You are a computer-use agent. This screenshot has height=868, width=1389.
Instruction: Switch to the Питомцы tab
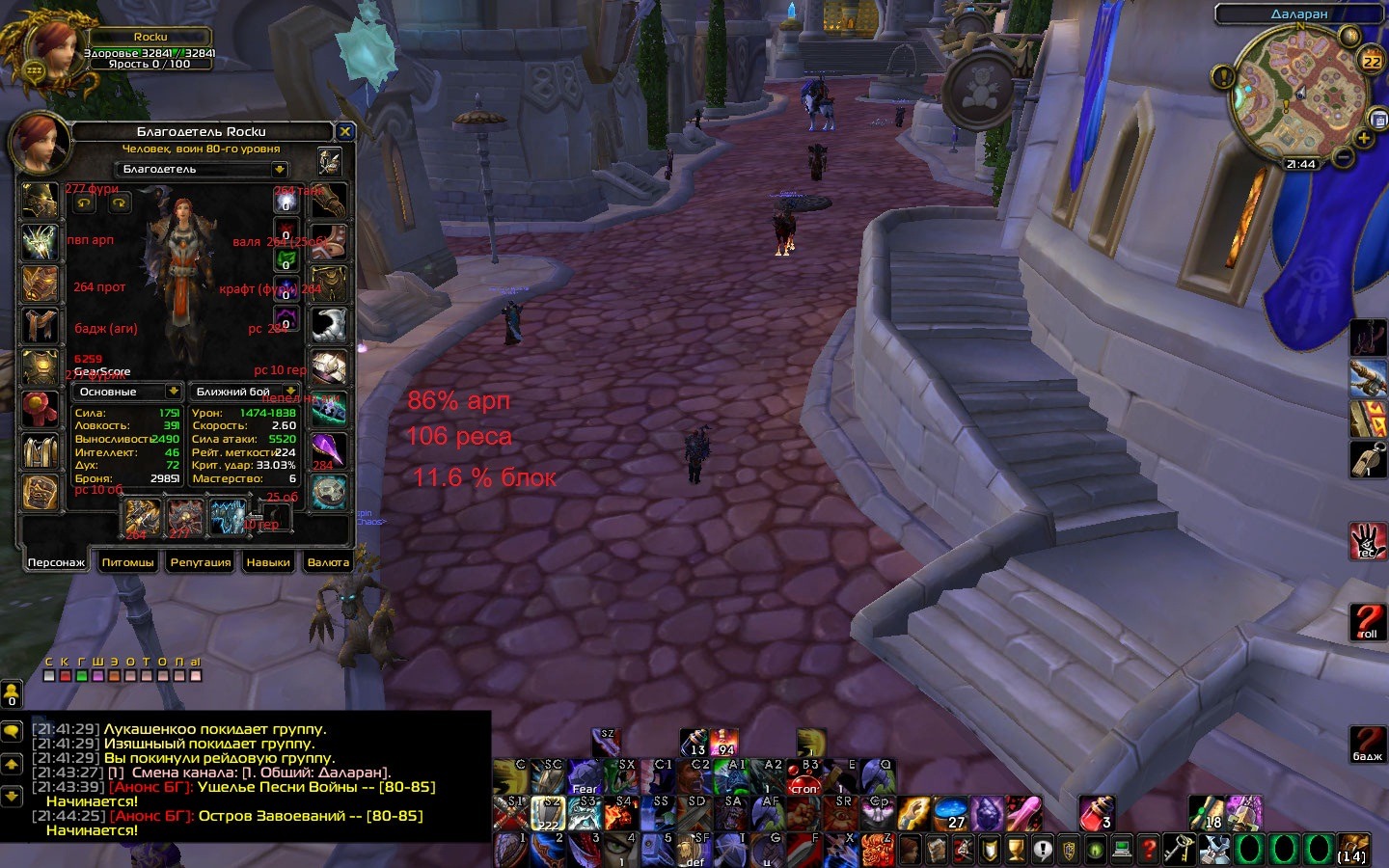(x=127, y=562)
